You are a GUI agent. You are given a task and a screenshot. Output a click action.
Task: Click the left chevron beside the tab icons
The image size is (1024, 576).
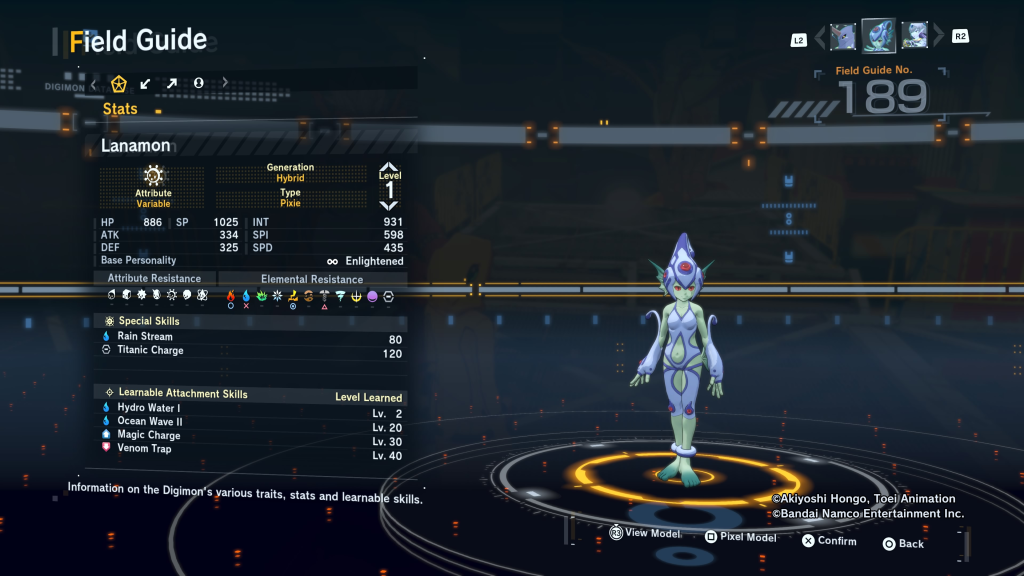[93, 83]
